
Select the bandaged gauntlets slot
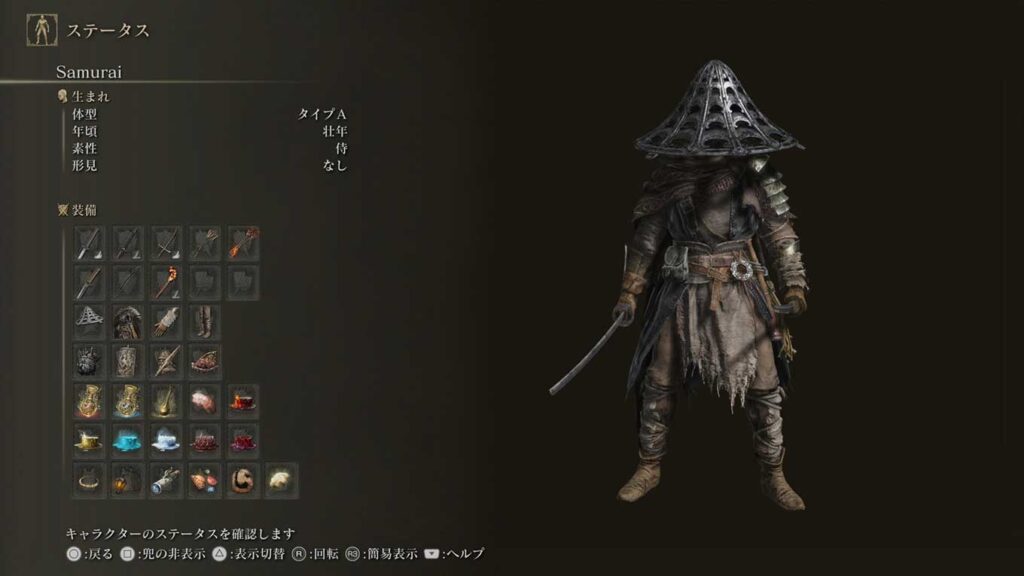click(x=166, y=321)
